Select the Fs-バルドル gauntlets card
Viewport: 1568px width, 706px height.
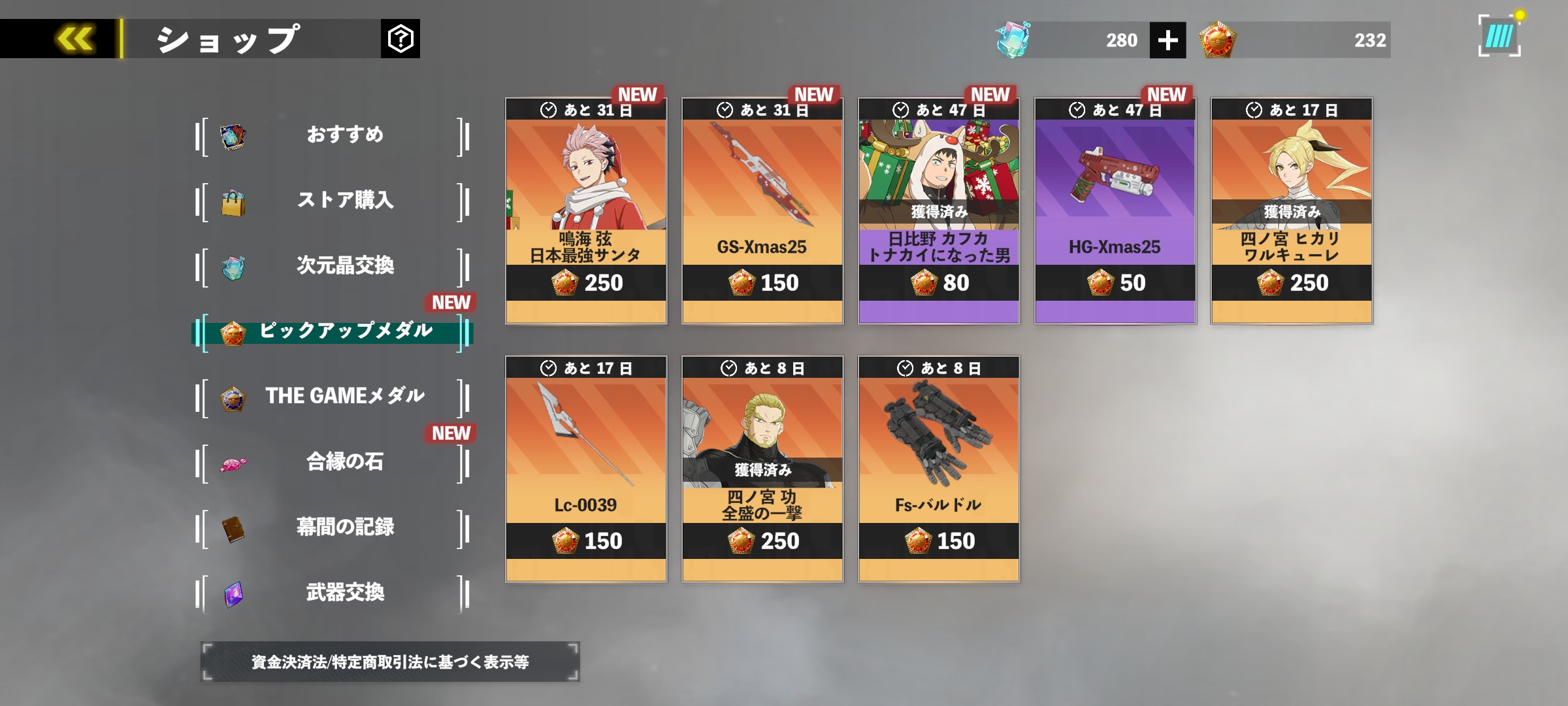tap(939, 469)
